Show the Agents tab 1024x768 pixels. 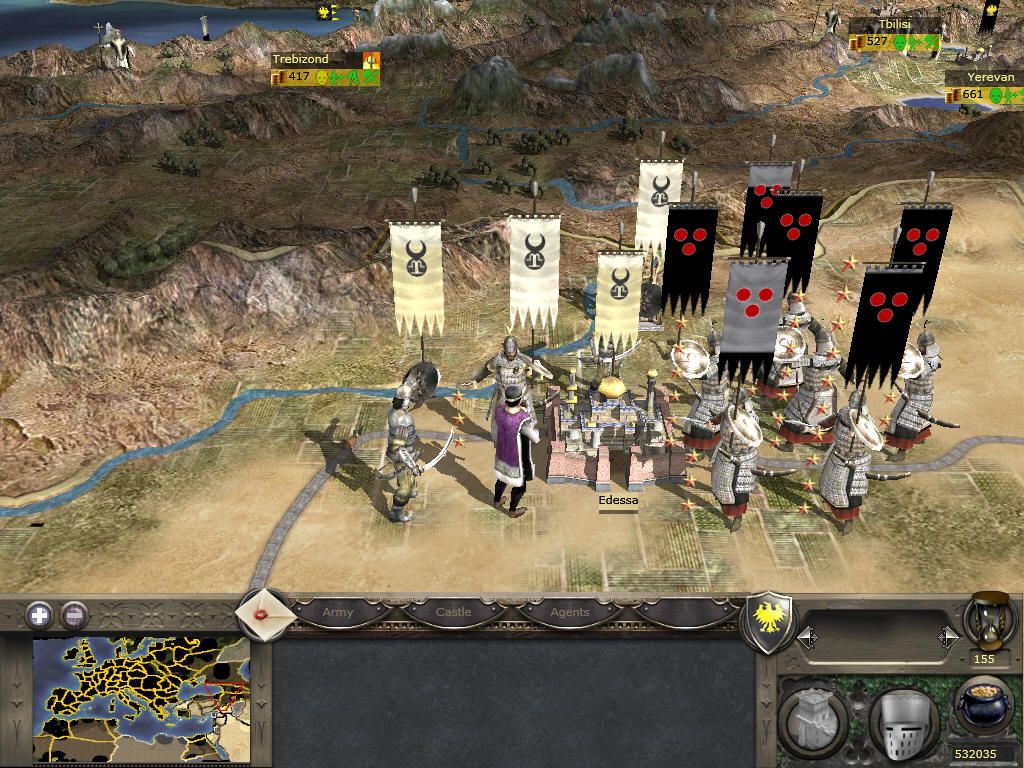[x=570, y=612]
